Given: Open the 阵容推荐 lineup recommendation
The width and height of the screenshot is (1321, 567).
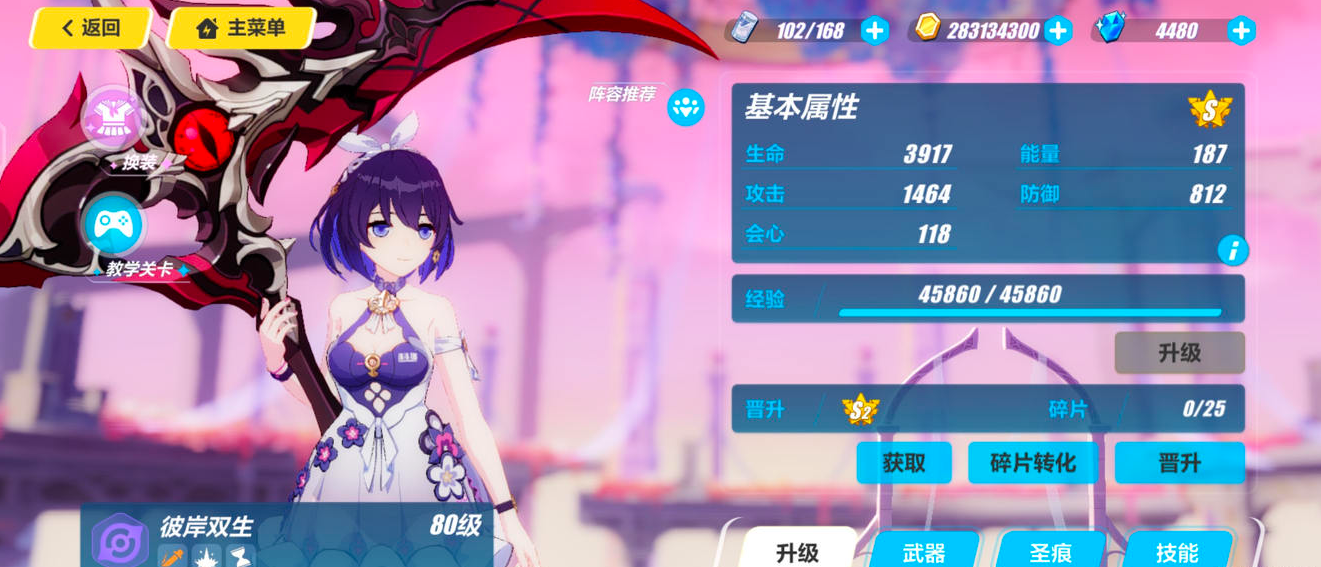Looking at the screenshot, I should coord(685,107).
